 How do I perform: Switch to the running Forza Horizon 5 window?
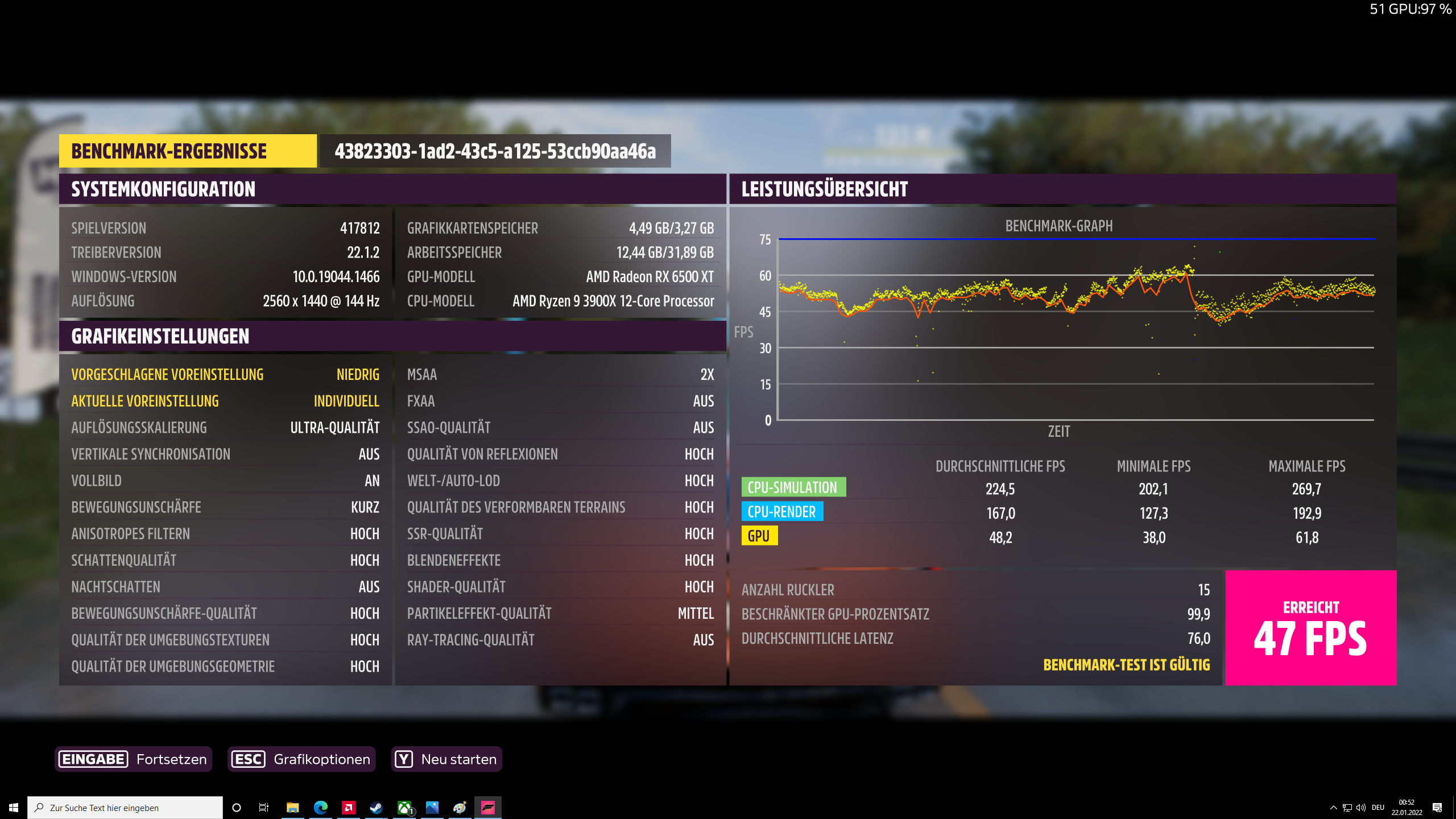489,807
